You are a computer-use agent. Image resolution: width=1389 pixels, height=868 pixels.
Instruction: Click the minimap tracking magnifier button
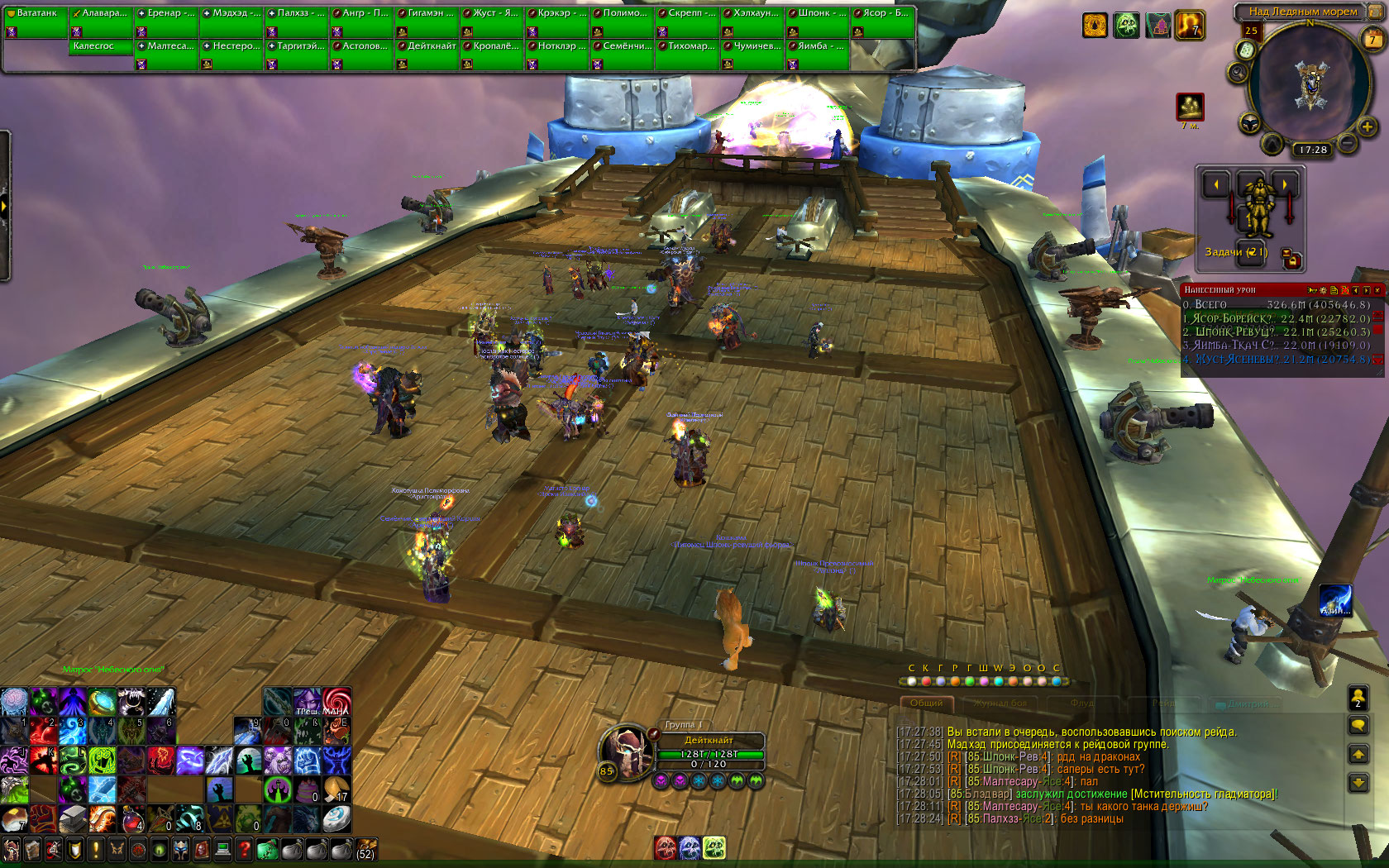[1238, 73]
